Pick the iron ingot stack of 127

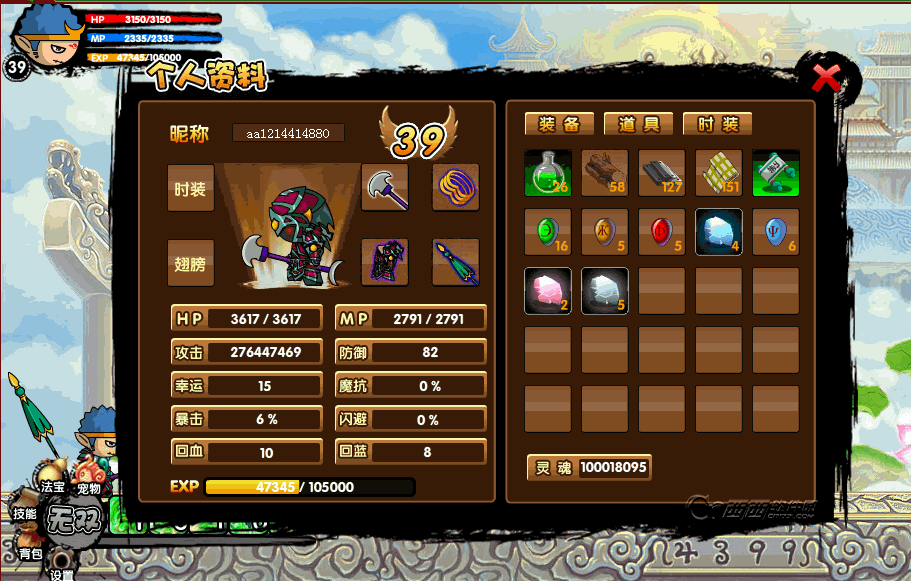tap(662, 173)
